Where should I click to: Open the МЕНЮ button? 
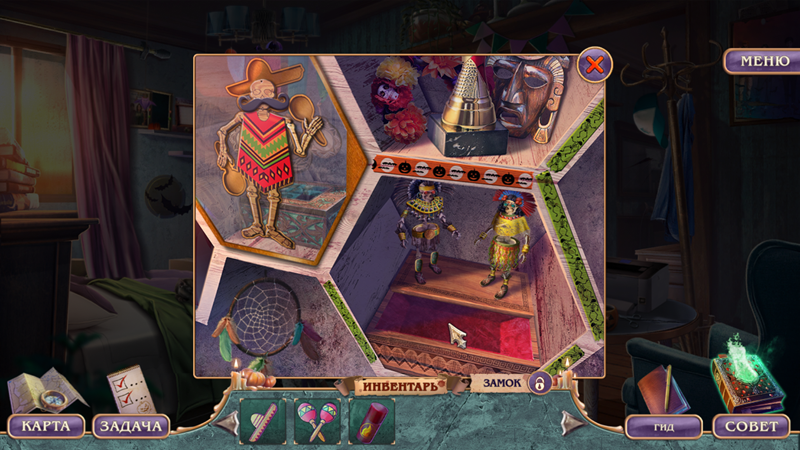click(761, 61)
